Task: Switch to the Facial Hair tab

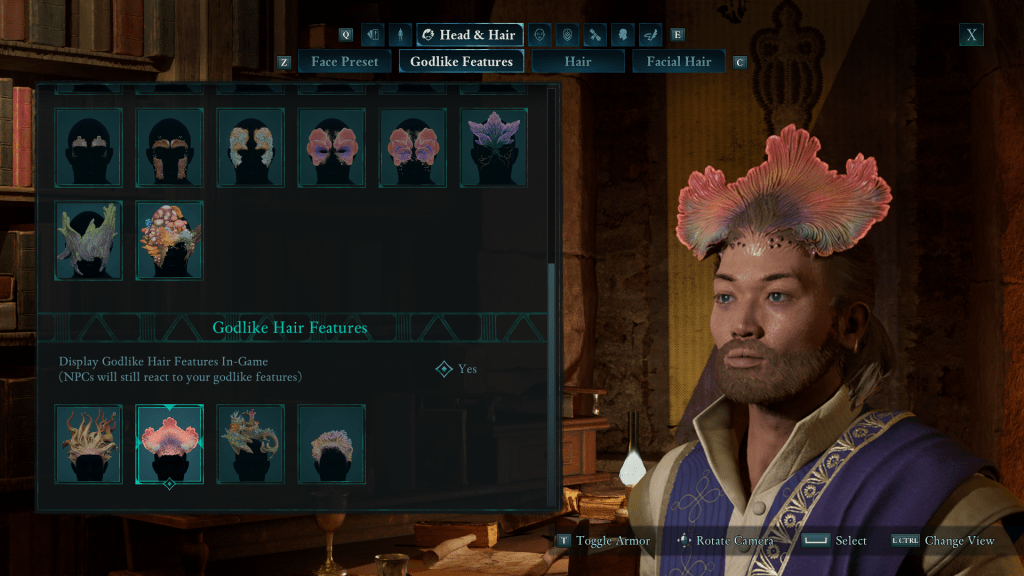Action: (x=679, y=62)
